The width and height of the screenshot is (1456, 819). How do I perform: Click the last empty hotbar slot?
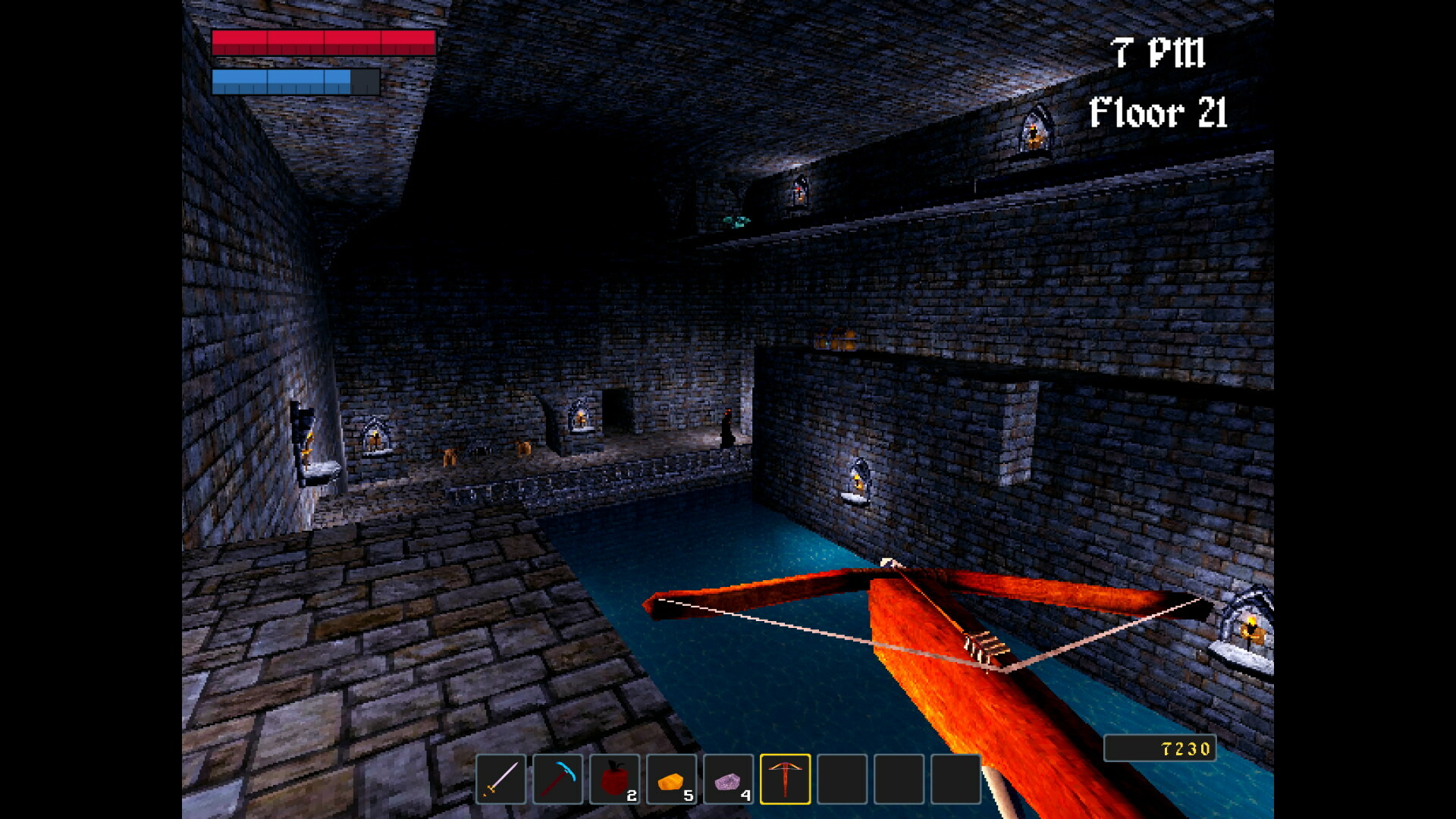[x=958, y=779]
